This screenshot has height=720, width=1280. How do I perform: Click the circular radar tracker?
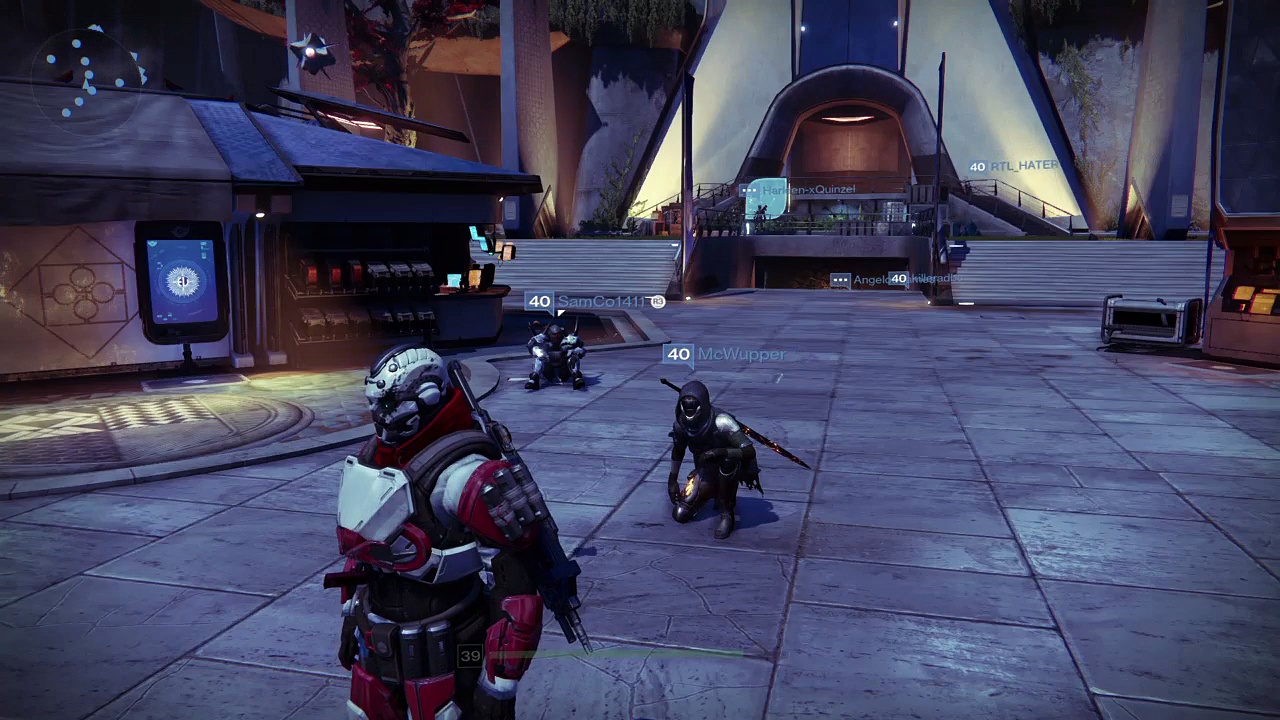(92, 73)
